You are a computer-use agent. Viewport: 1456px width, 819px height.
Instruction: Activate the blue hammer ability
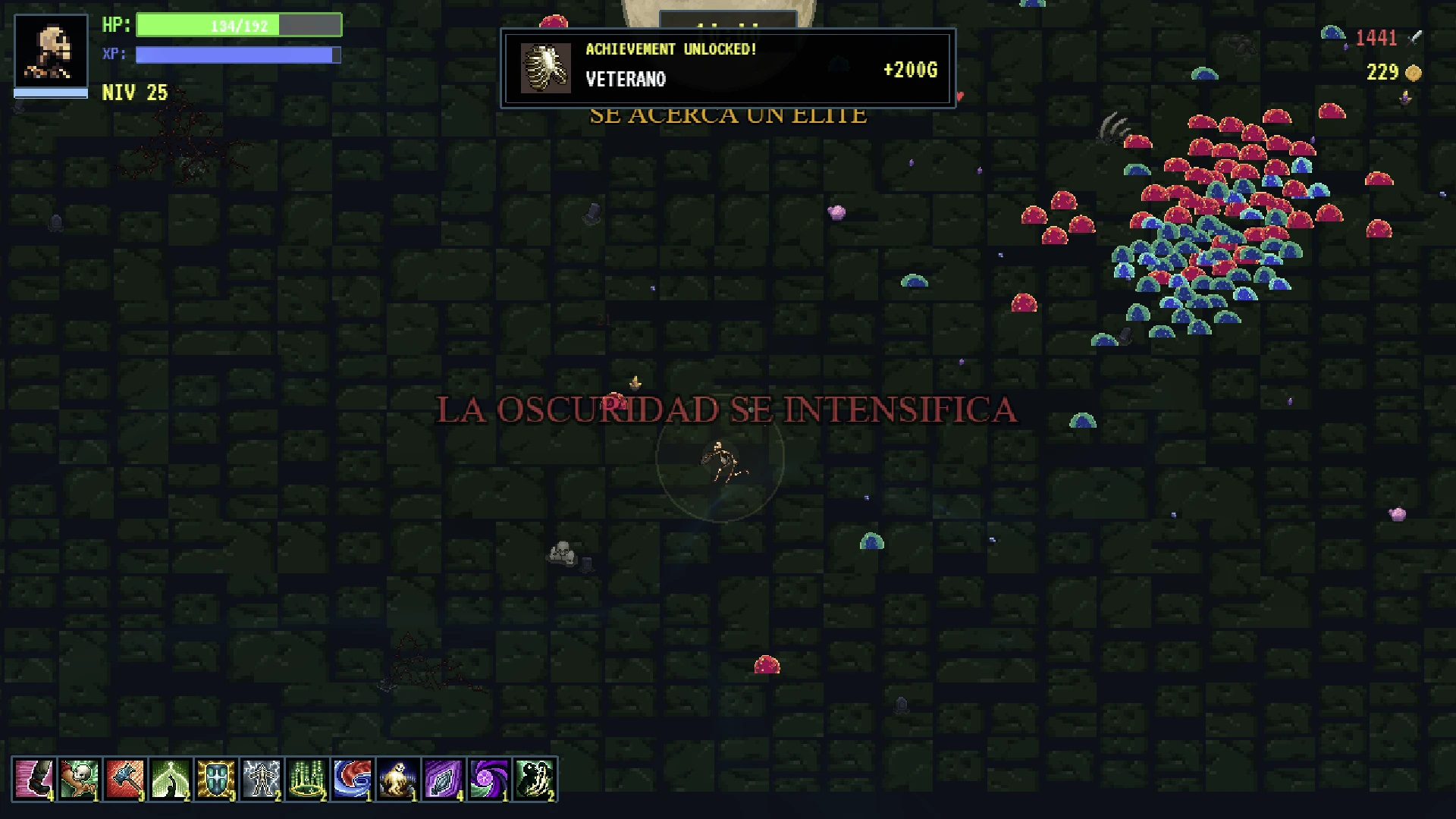click(x=124, y=779)
